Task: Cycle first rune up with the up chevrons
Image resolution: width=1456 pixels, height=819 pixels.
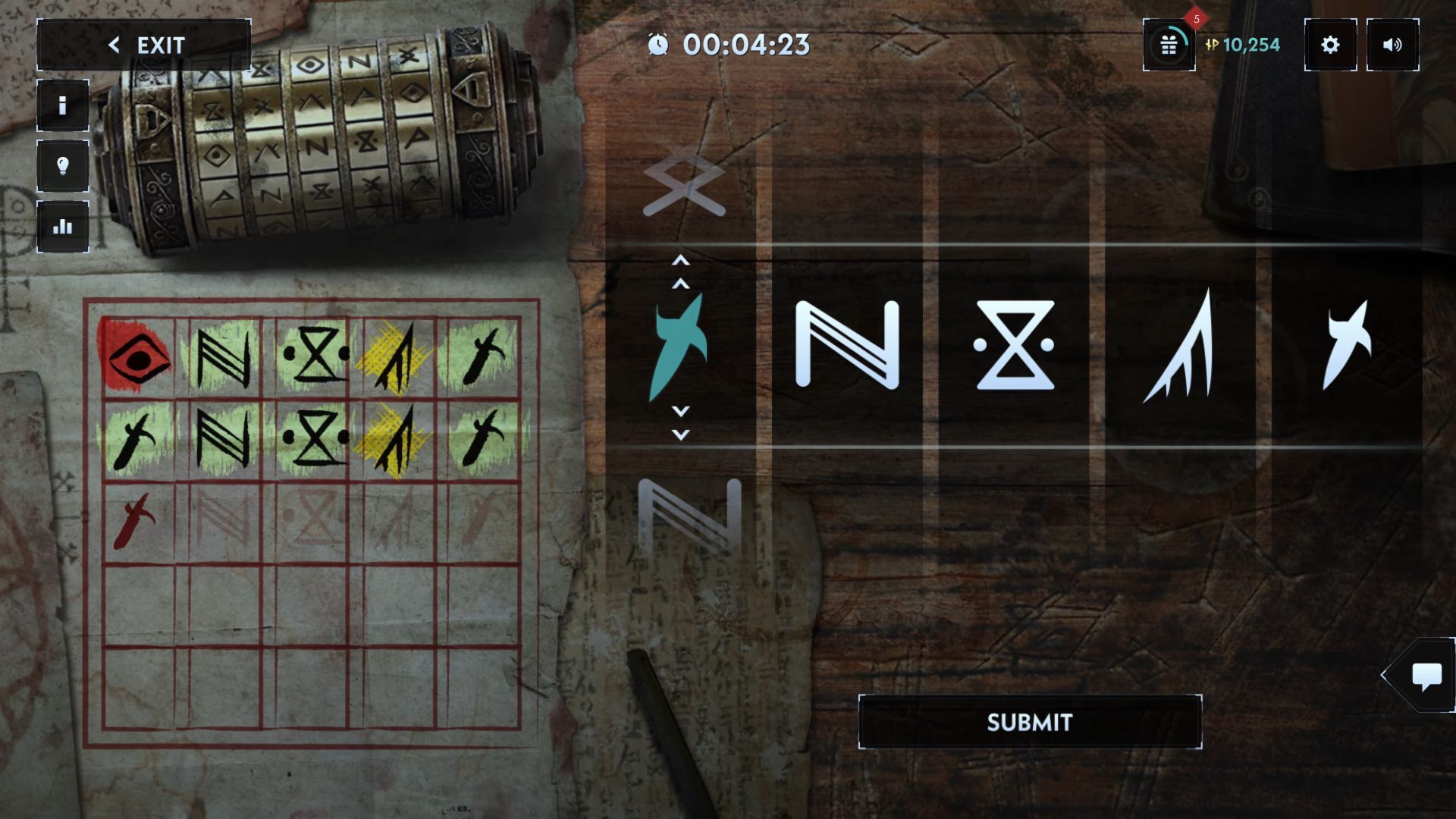Action: (681, 272)
